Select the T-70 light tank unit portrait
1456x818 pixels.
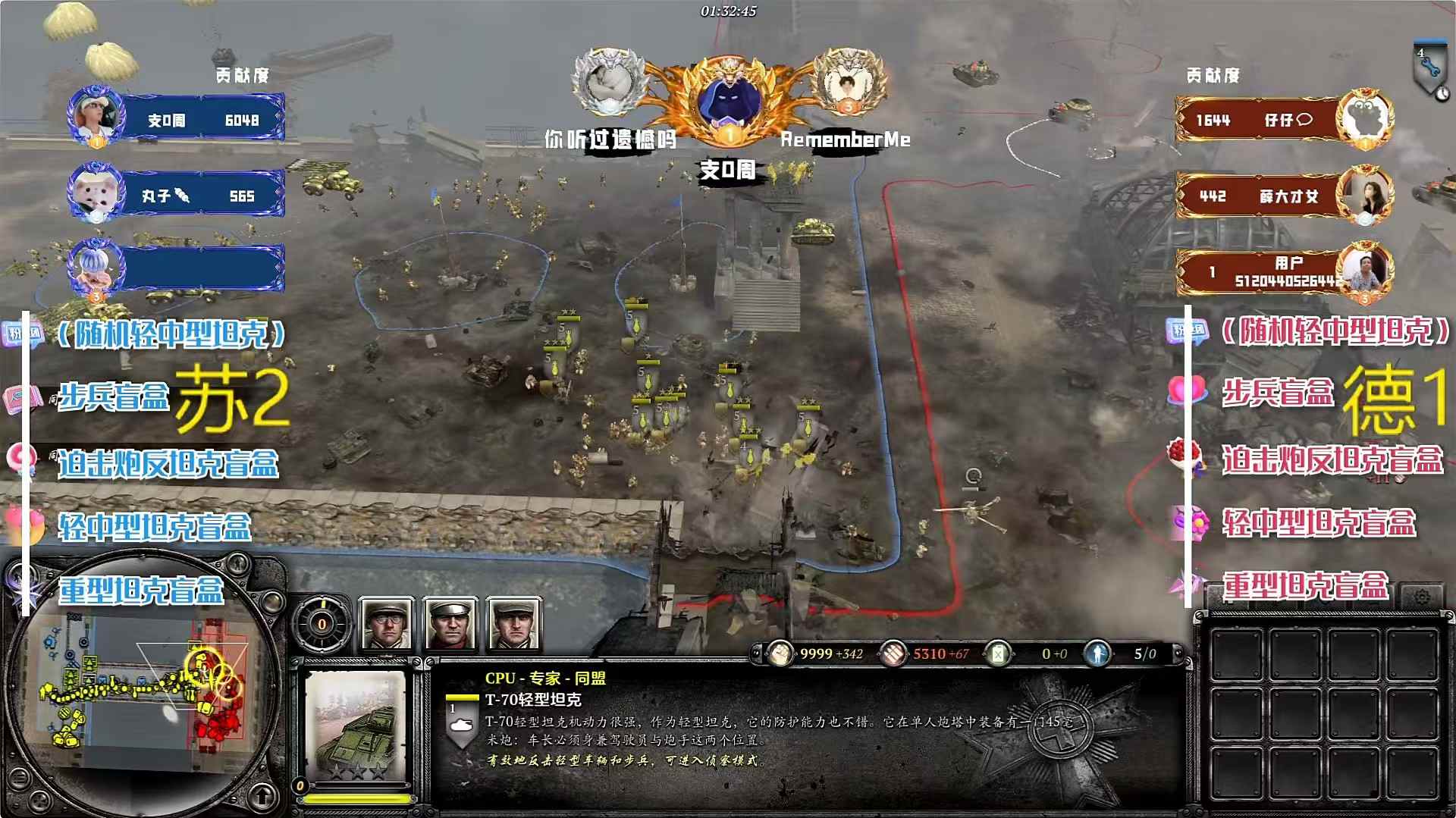tap(355, 725)
